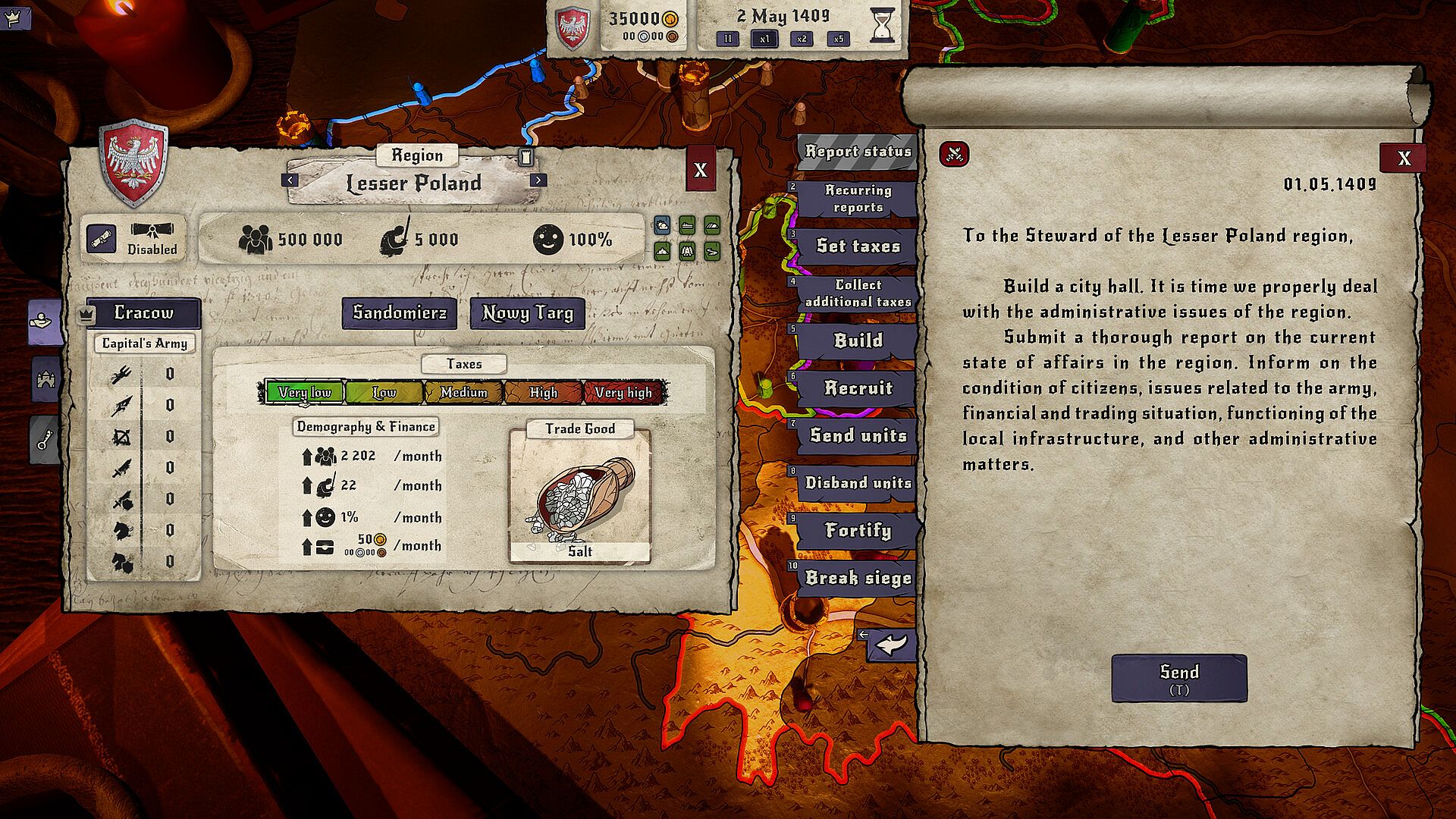1456x819 pixels.
Task: Switch to the Nowy Targ city
Action: click(x=527, y=313)
